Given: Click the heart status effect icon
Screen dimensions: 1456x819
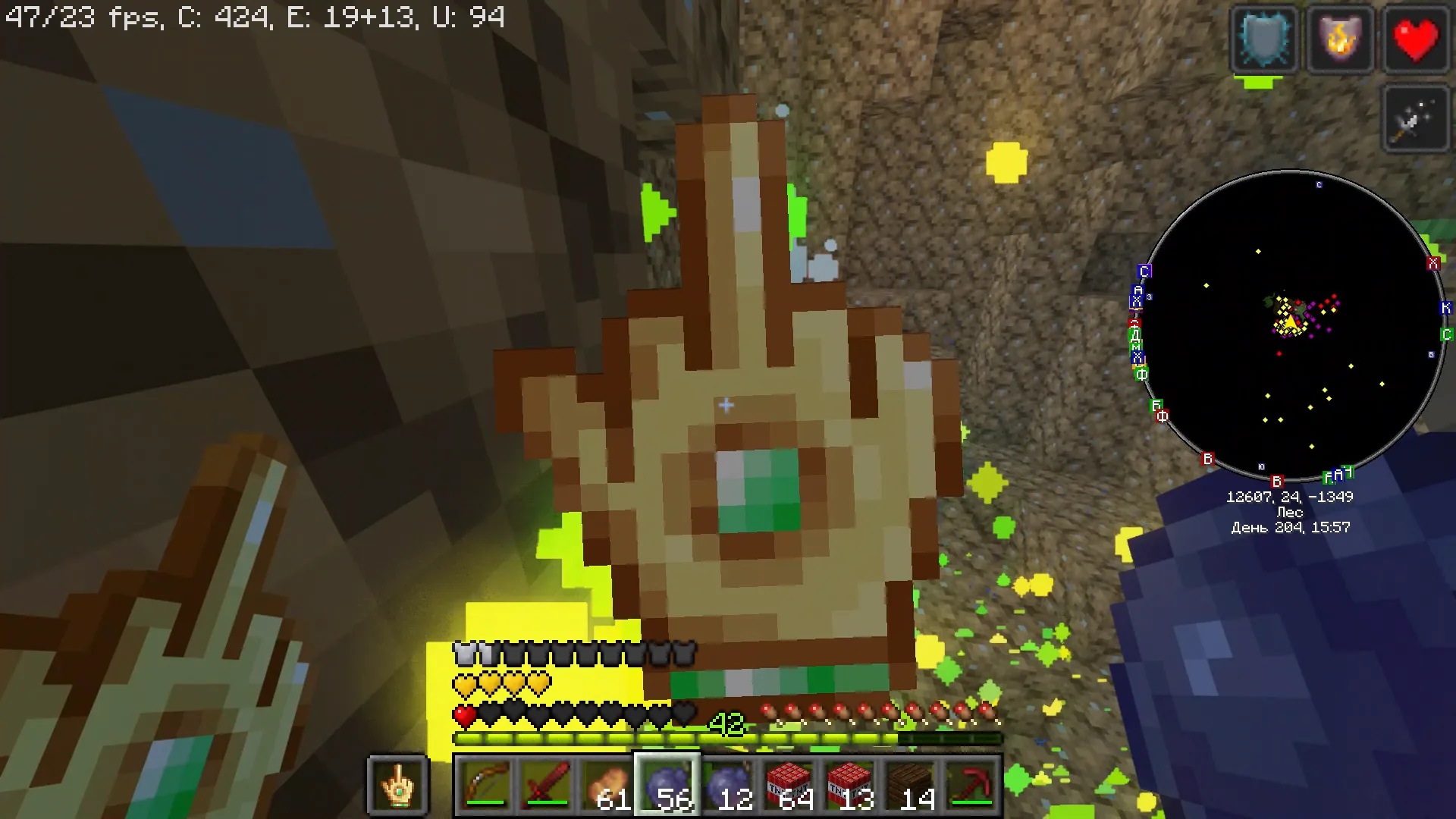Looking at the screenshot, I should [1415, 39].
